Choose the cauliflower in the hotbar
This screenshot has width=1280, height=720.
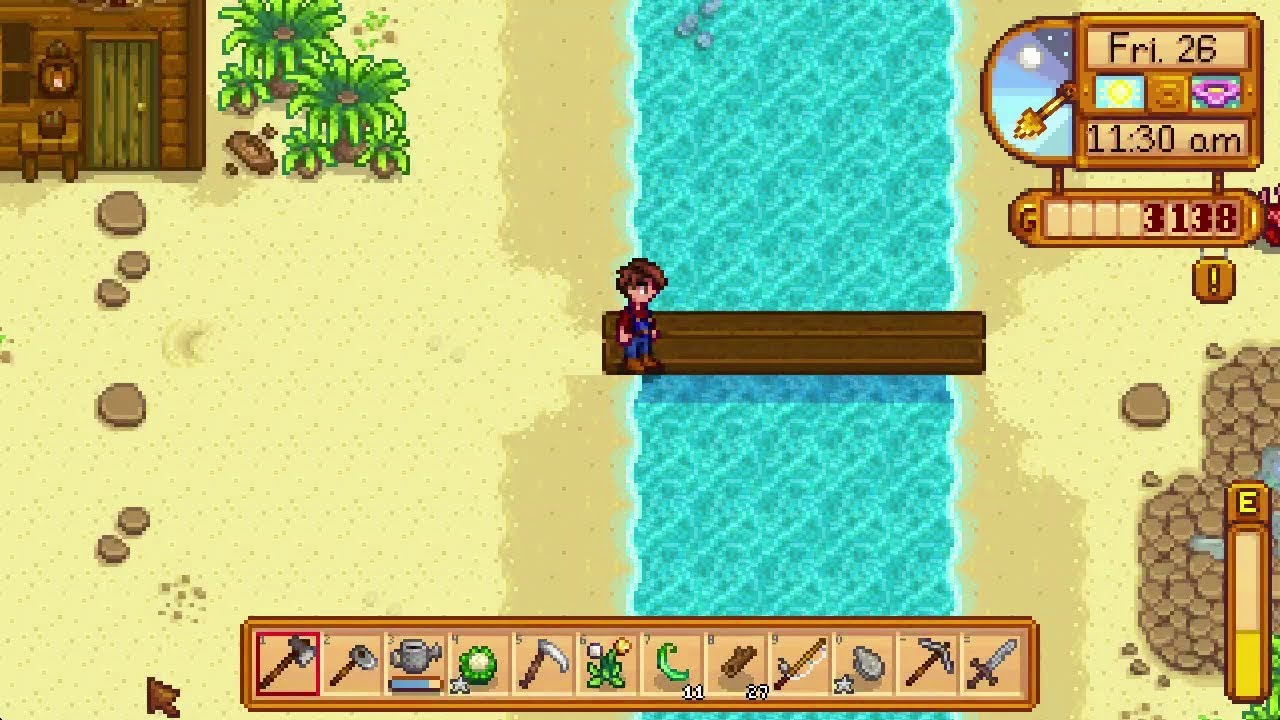click(x=480, y=663)
